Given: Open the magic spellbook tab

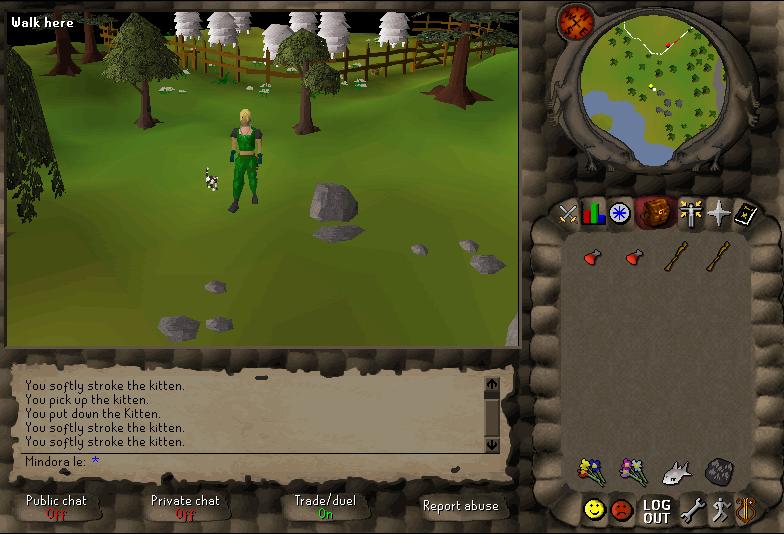Looking at the screenshot, I should [x=745, y=212].
